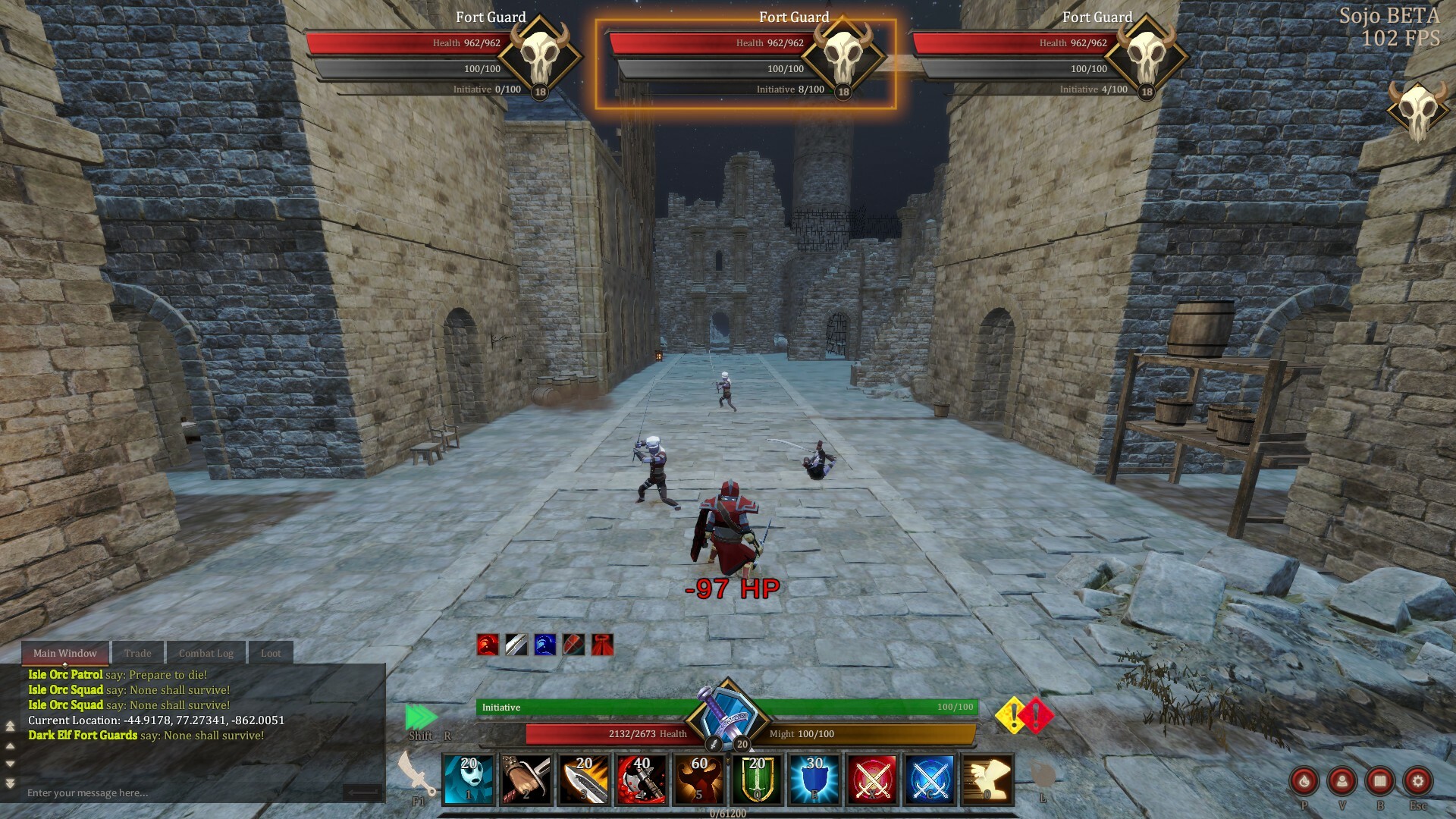Open the Loot panel

[271, 653]
